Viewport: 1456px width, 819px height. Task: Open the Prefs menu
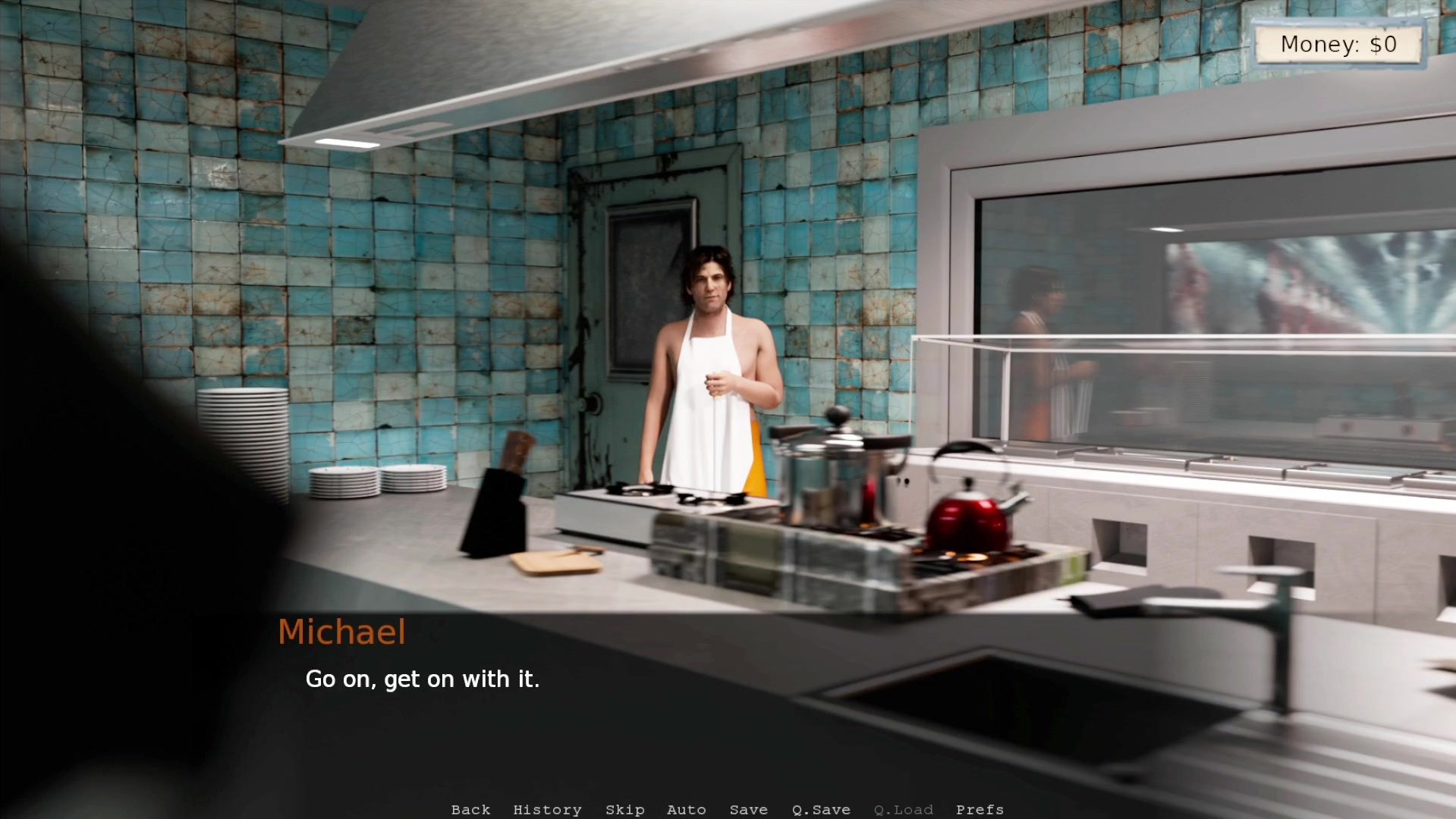coord(980,810)
